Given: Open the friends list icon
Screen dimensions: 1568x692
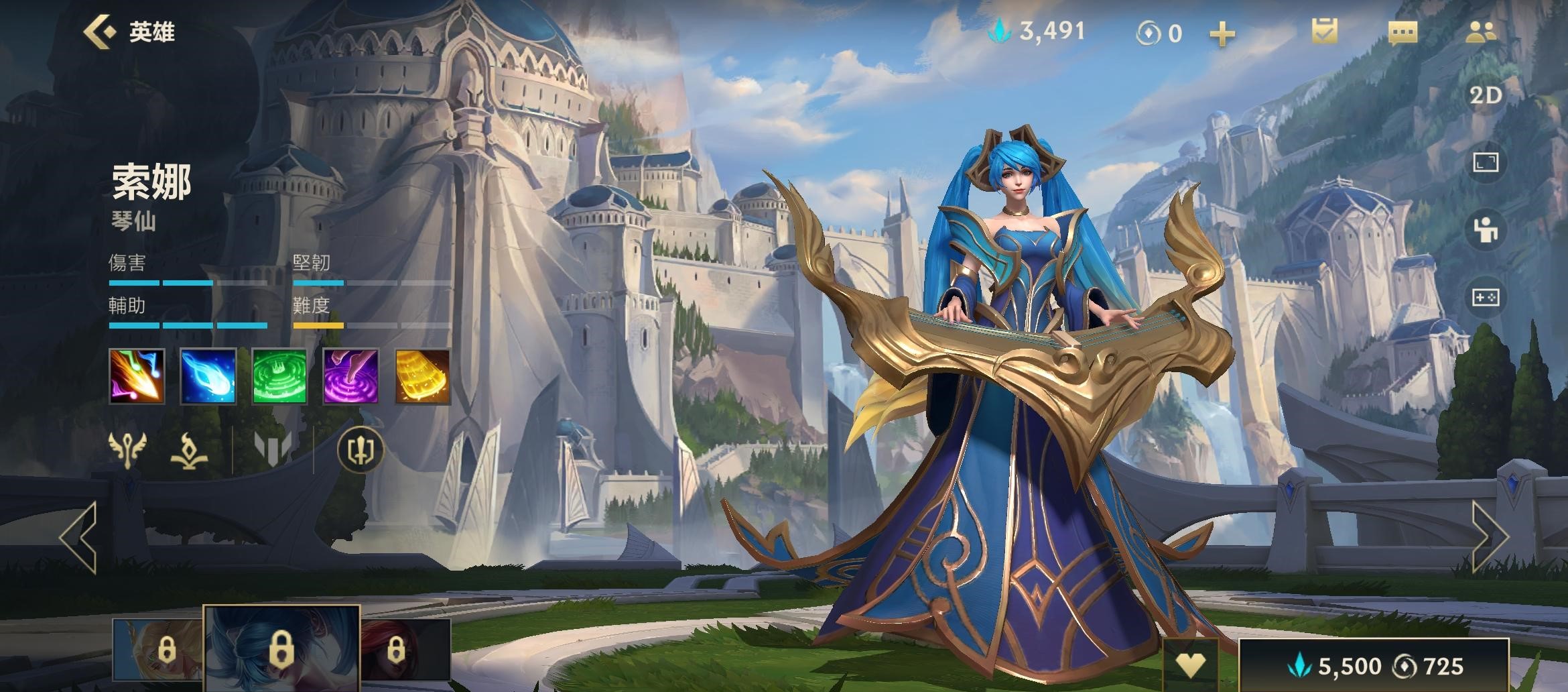Looking at the screenshot, I should 1480,32.
